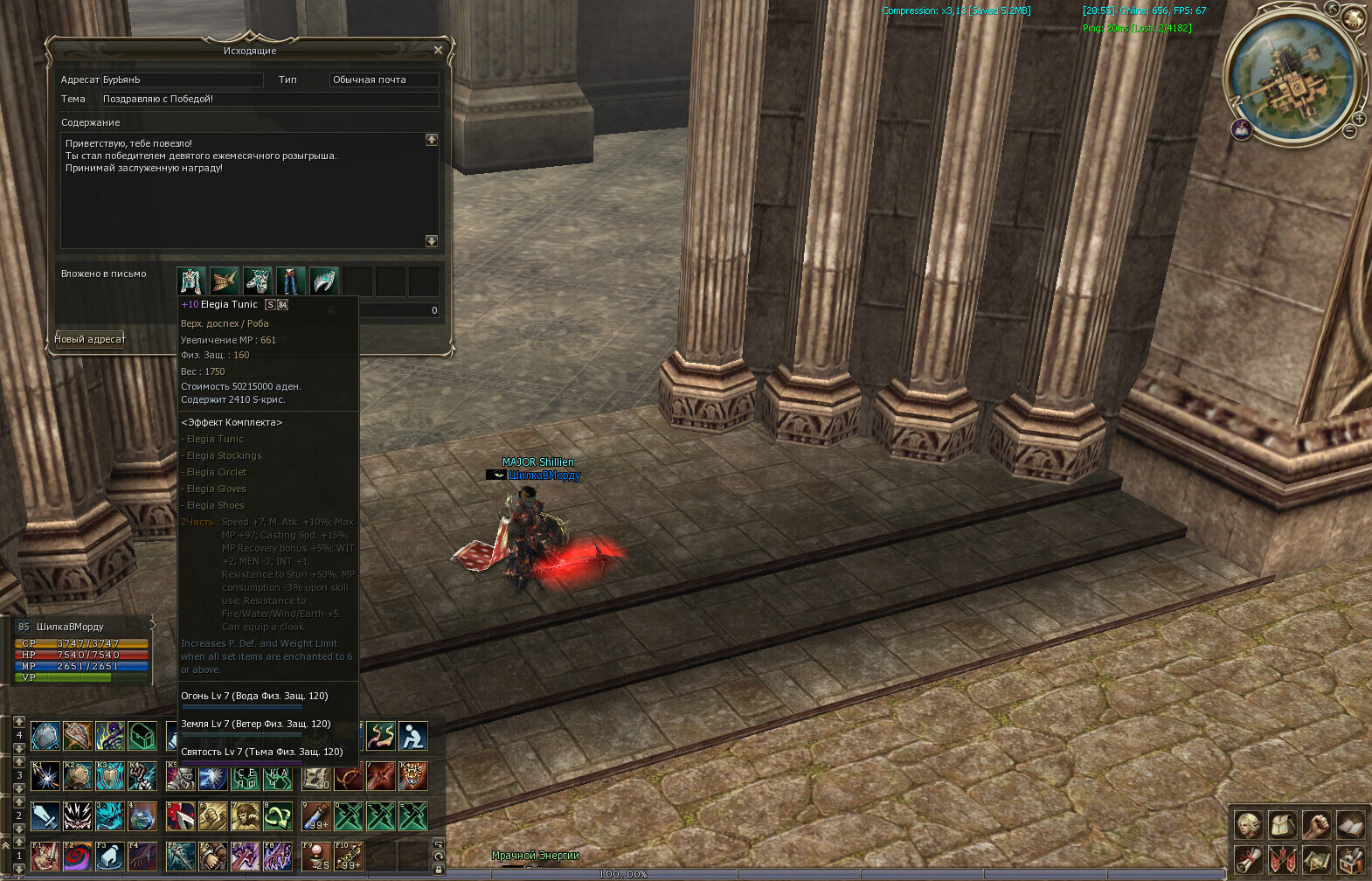Zoom in the minimap with plus button
Screen dimensions: 1372x881
1359,118
